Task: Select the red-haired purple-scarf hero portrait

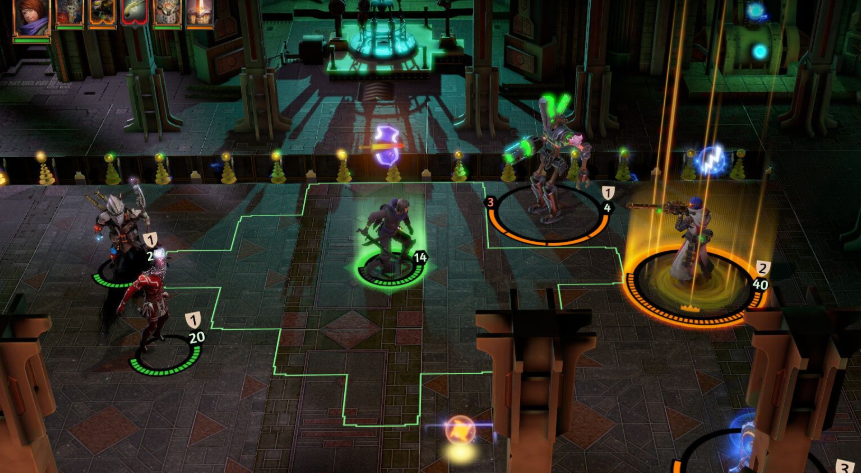Action: (31, 19)
